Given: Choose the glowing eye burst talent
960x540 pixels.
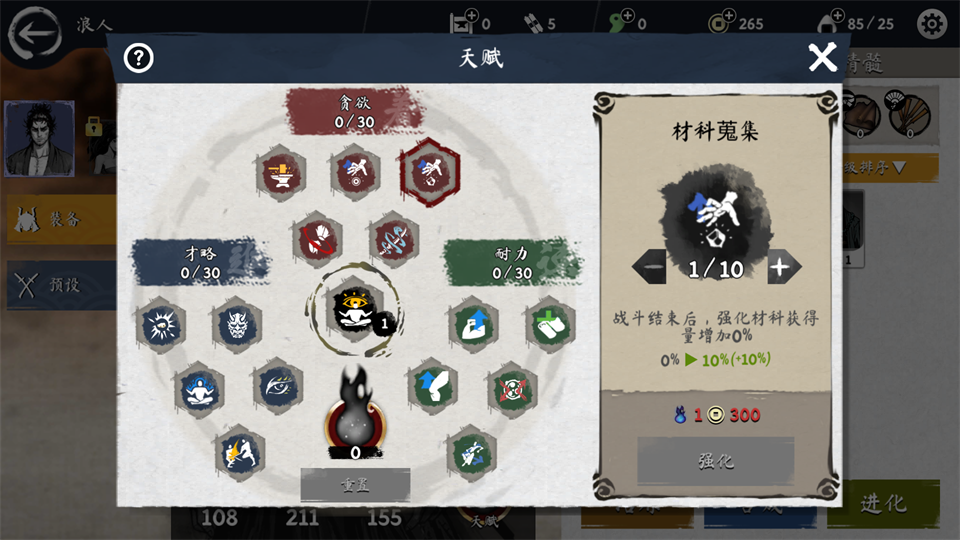Looking at the screenshot, I should coord(161,325).
